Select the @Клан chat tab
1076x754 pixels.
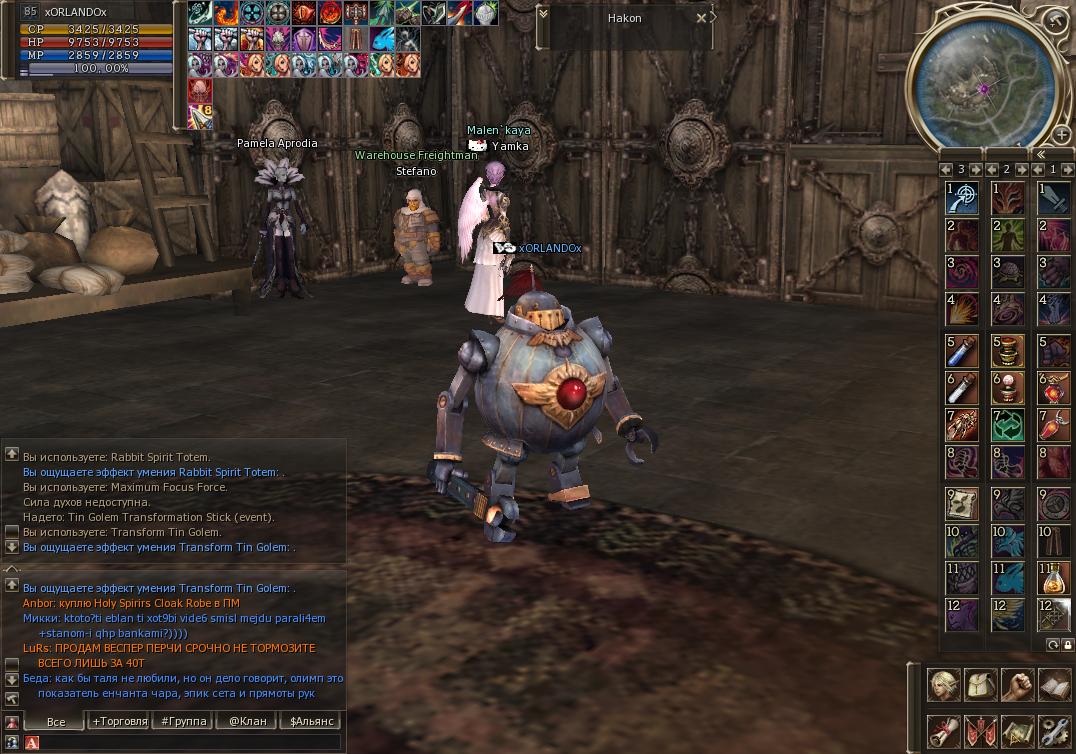click(x=246, y=721)
